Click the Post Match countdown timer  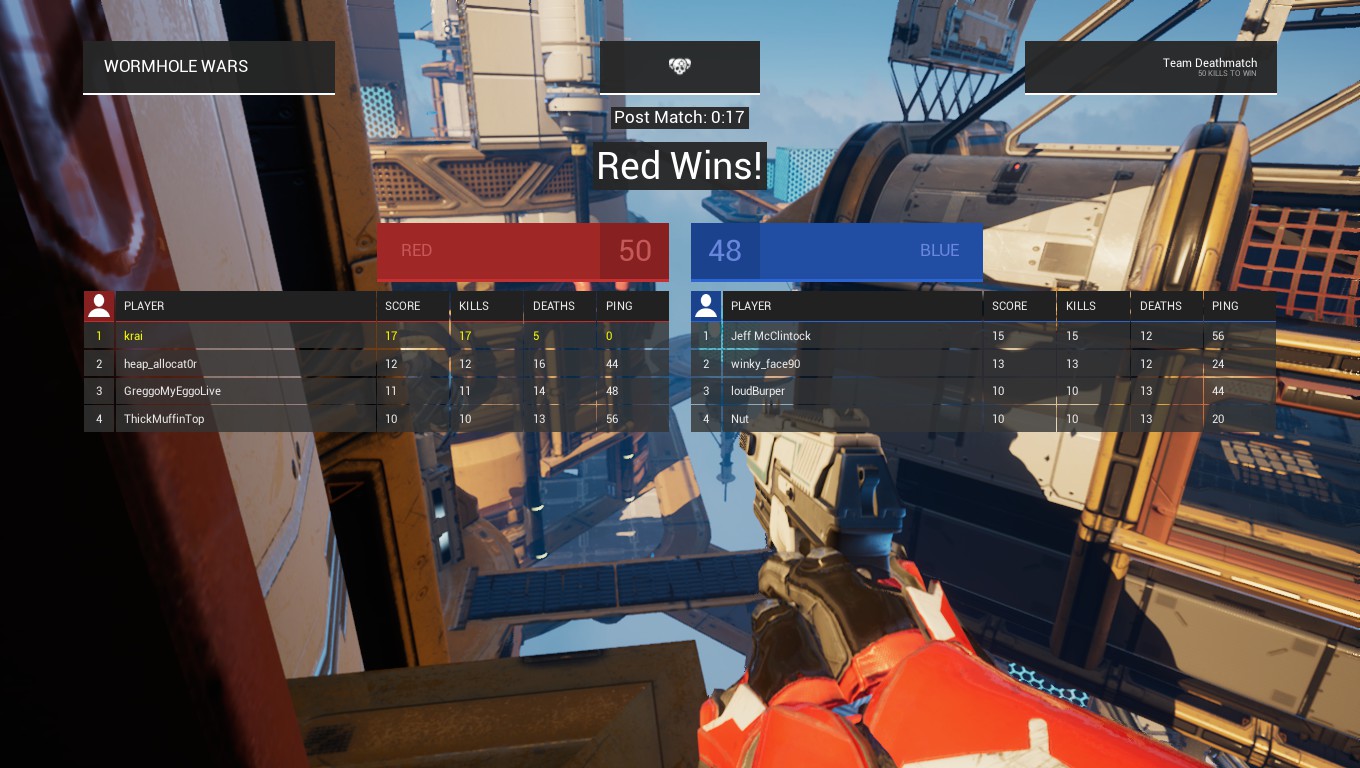(x=679, y=117)
